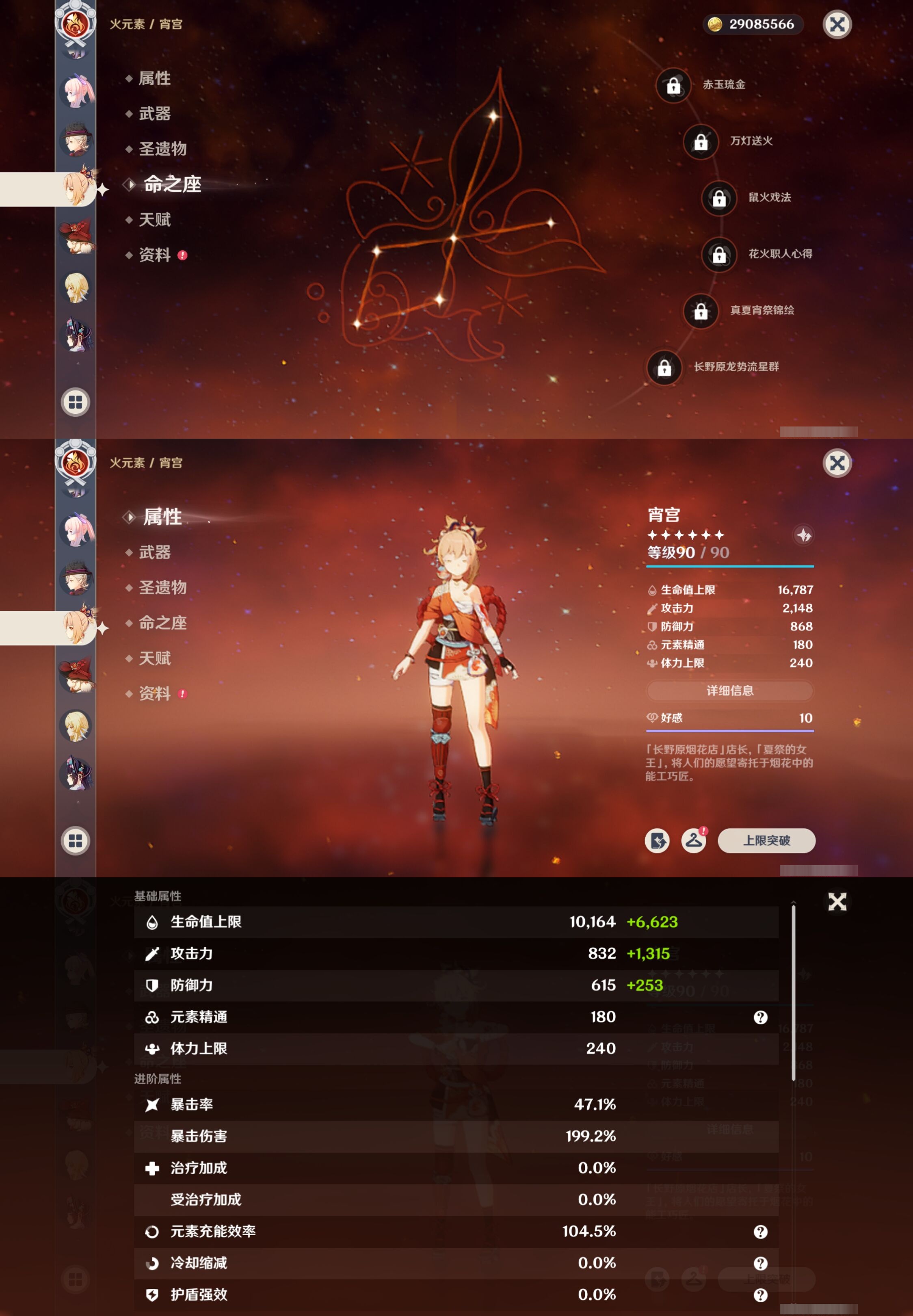Viewport: 913px width, 1316px height.
Task: Open the 冷却缩减 question mark tooltip
Action: (x=760, y=1263)
